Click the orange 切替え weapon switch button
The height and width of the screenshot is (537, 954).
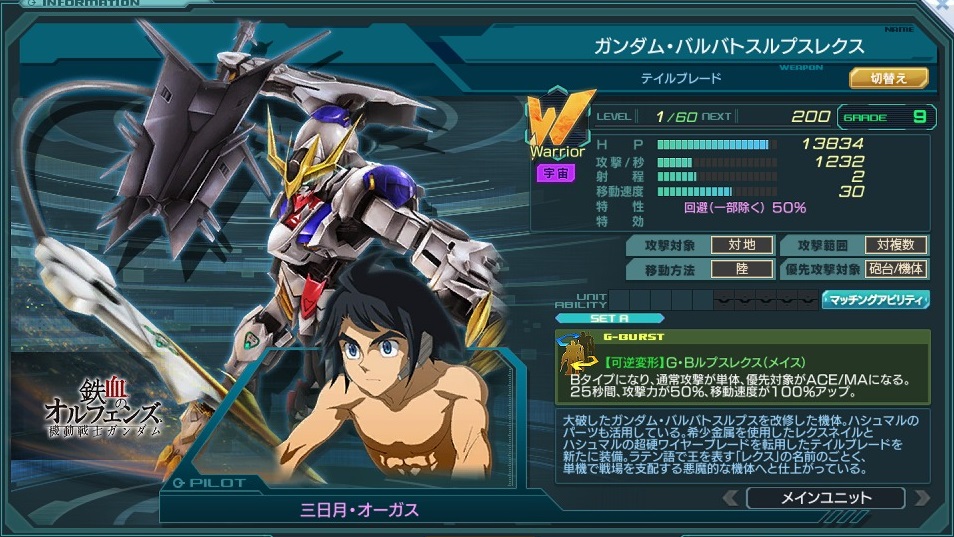point(888,78)
